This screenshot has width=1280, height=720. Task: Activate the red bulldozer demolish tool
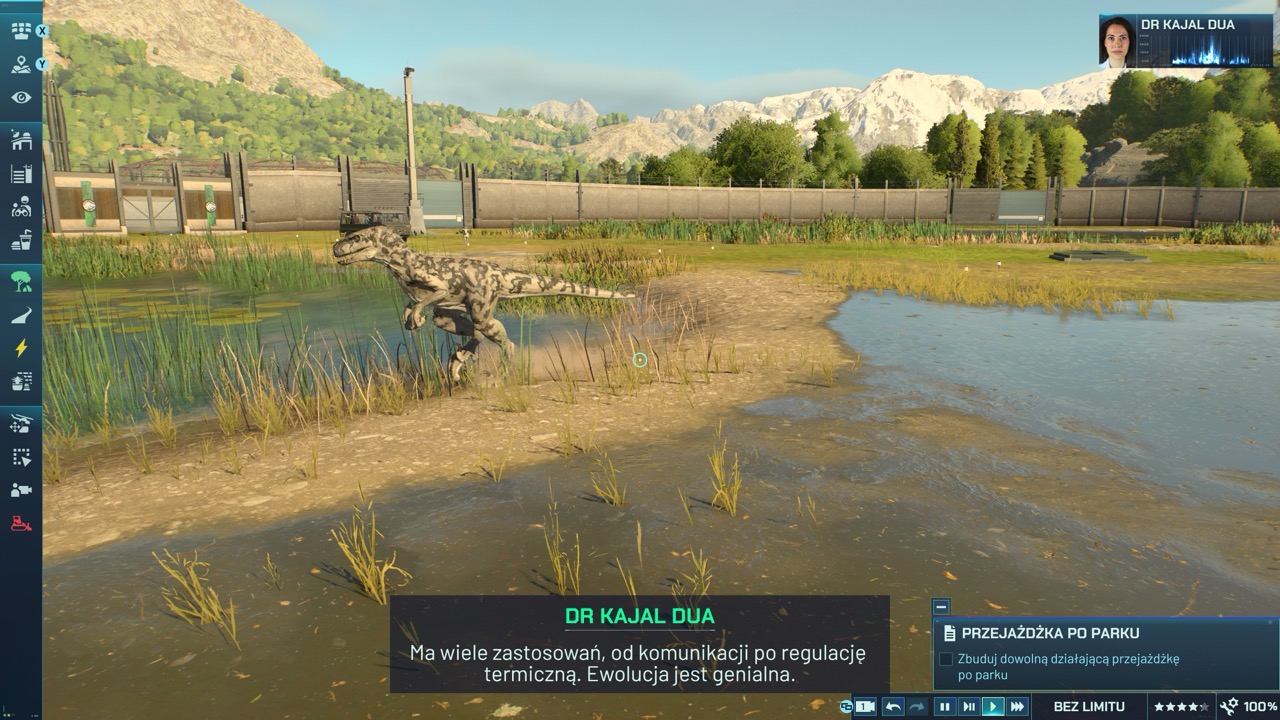(21, 523)
